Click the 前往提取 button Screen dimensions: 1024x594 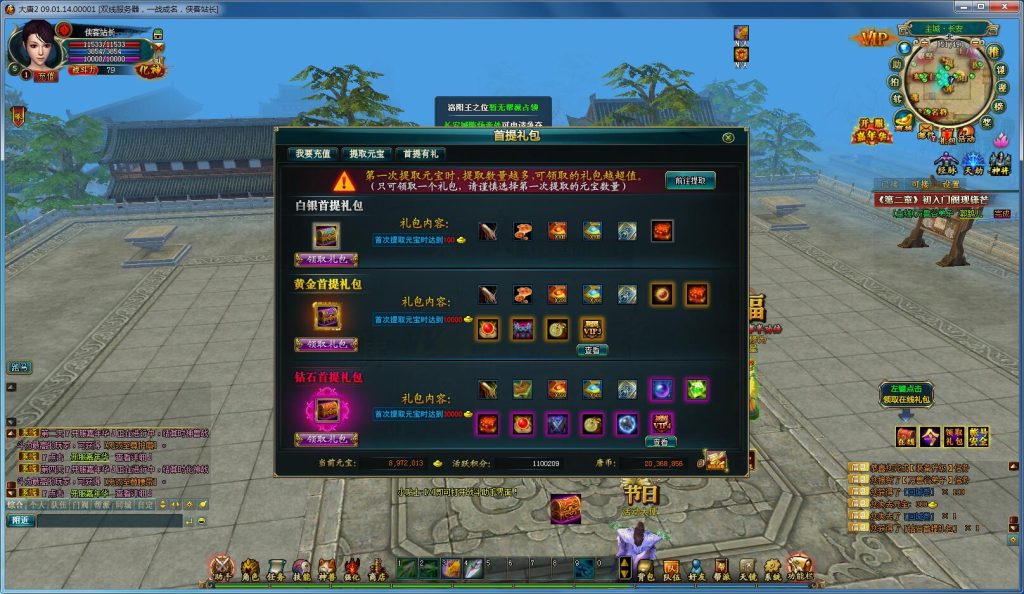pyautogui.click(x=691, y=181)
